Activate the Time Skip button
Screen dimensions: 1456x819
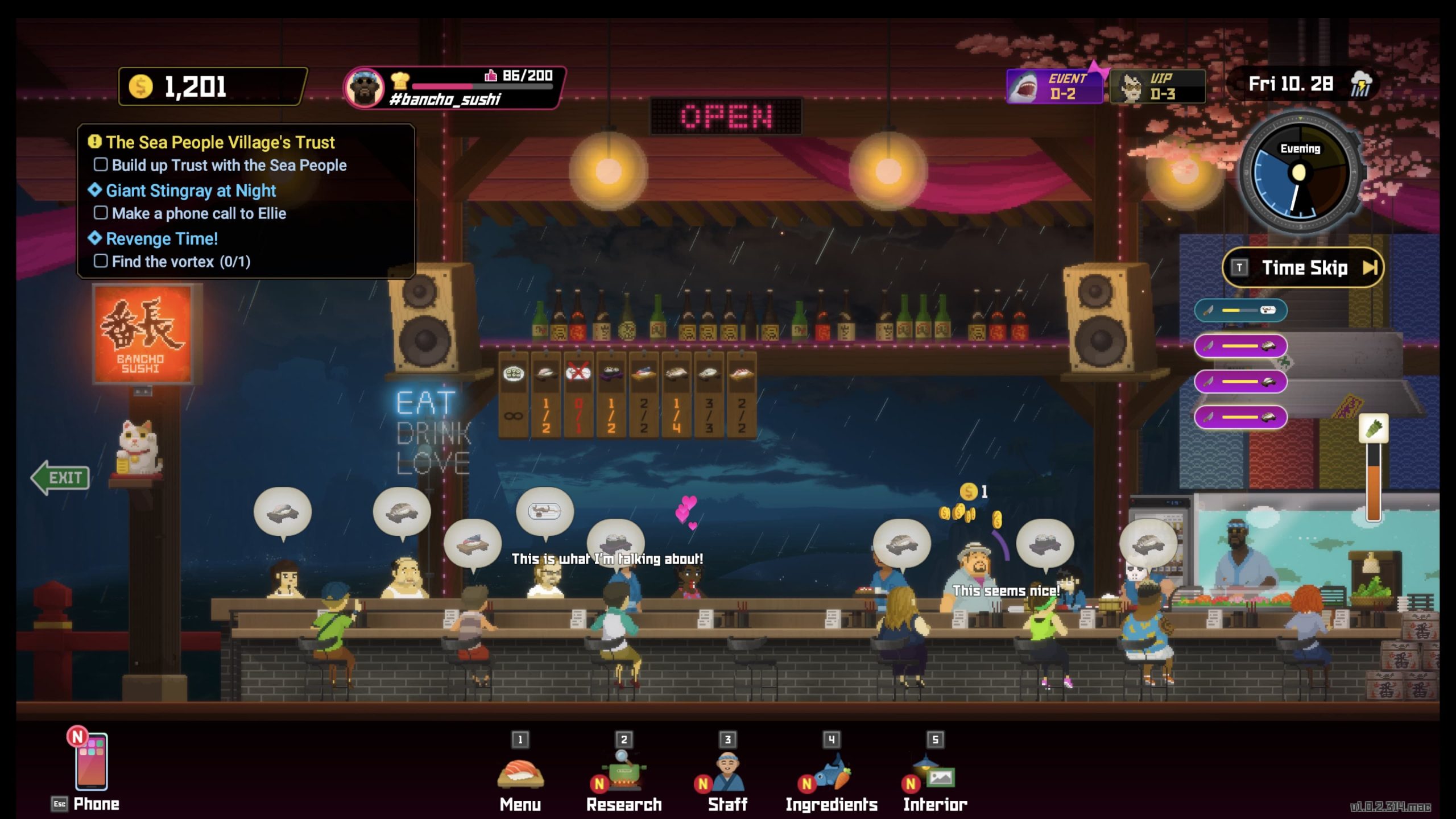[1302, 267]
